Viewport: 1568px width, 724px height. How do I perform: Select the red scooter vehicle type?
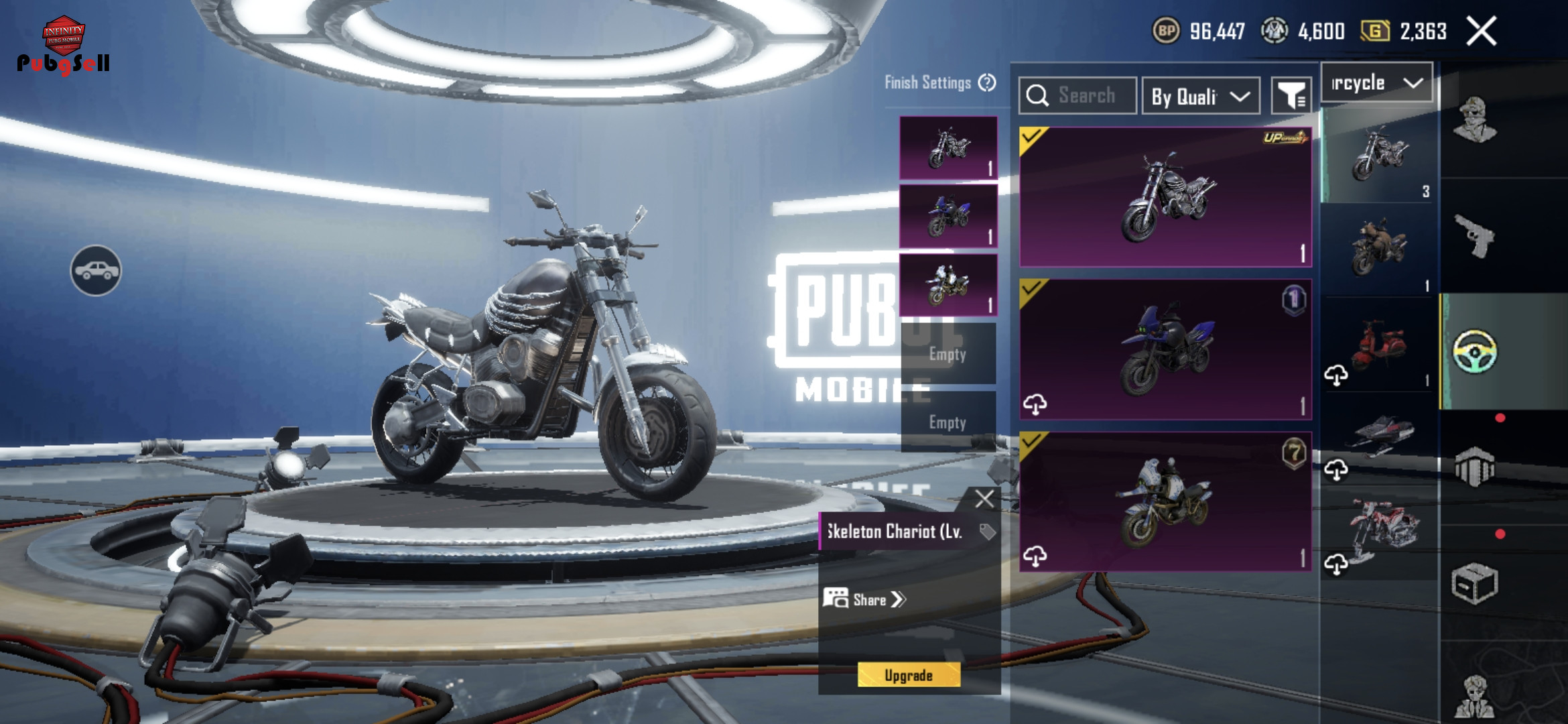click(1379, 345)
